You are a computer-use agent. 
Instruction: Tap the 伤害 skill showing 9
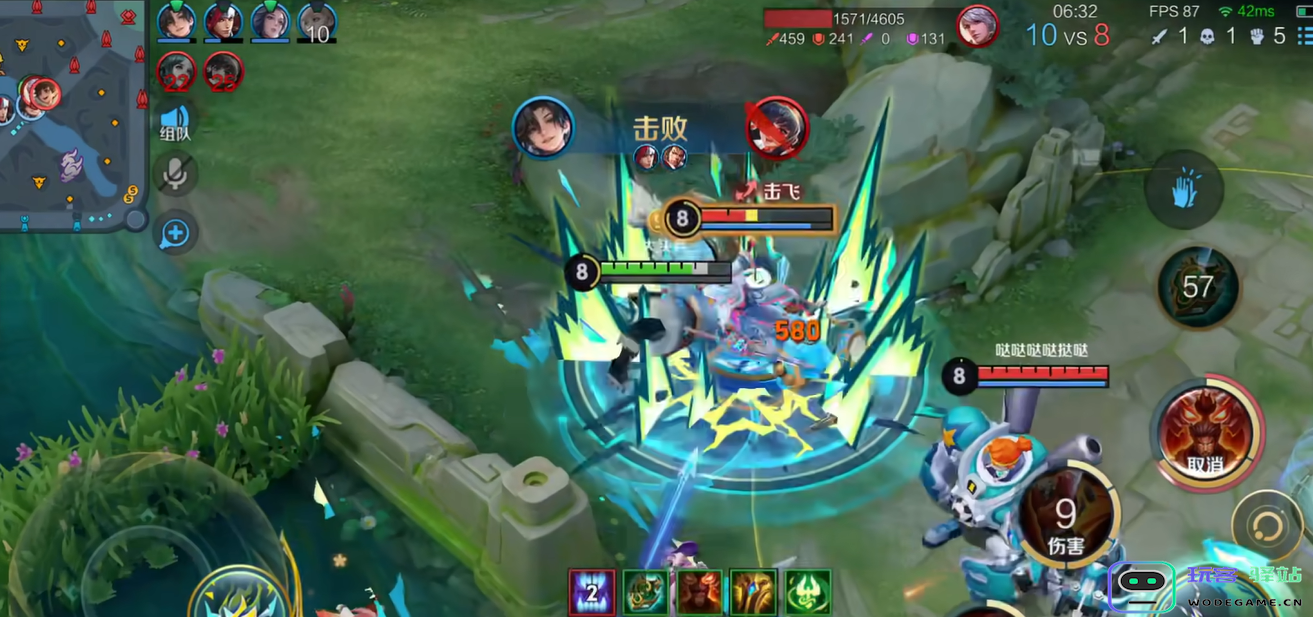(1066, 520)
